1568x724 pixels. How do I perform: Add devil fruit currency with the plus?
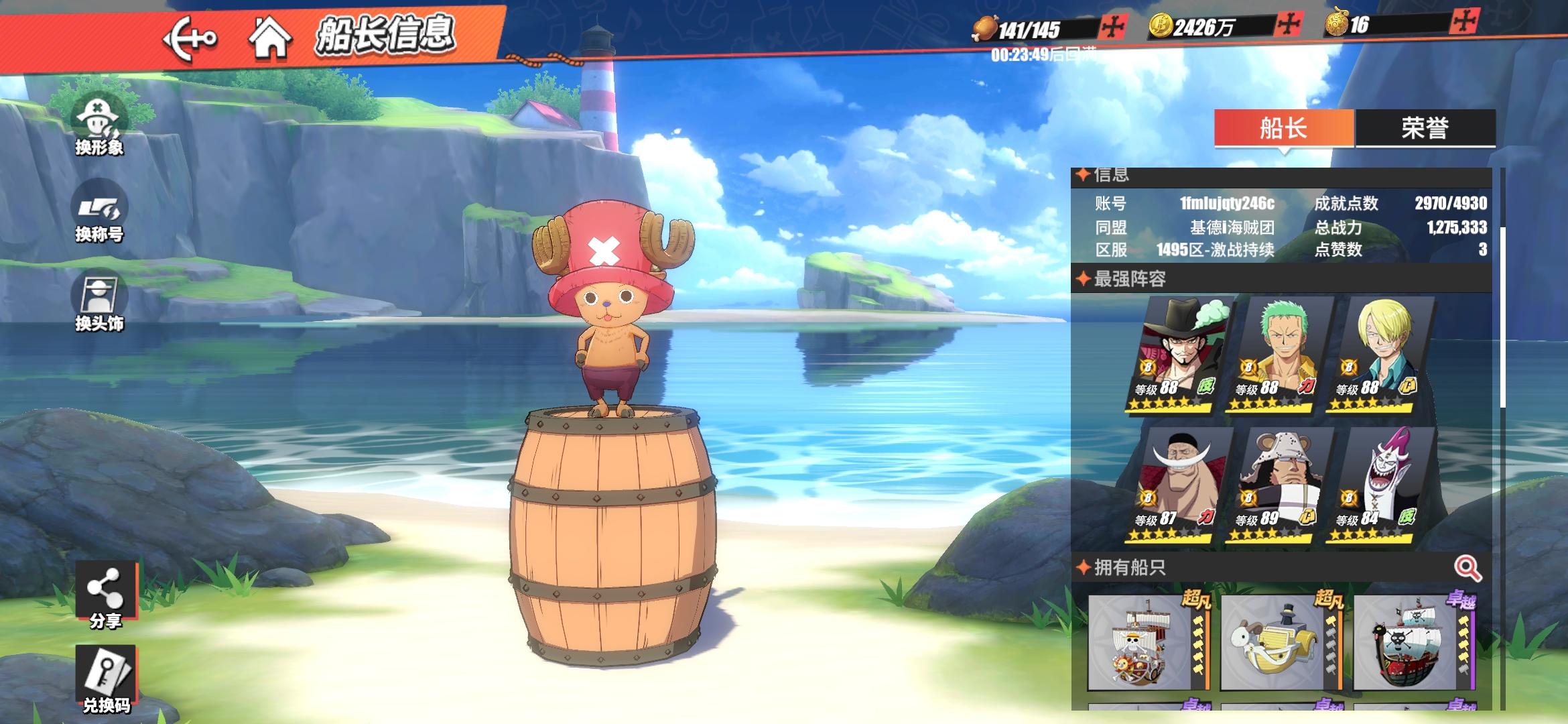[1464, 22]
